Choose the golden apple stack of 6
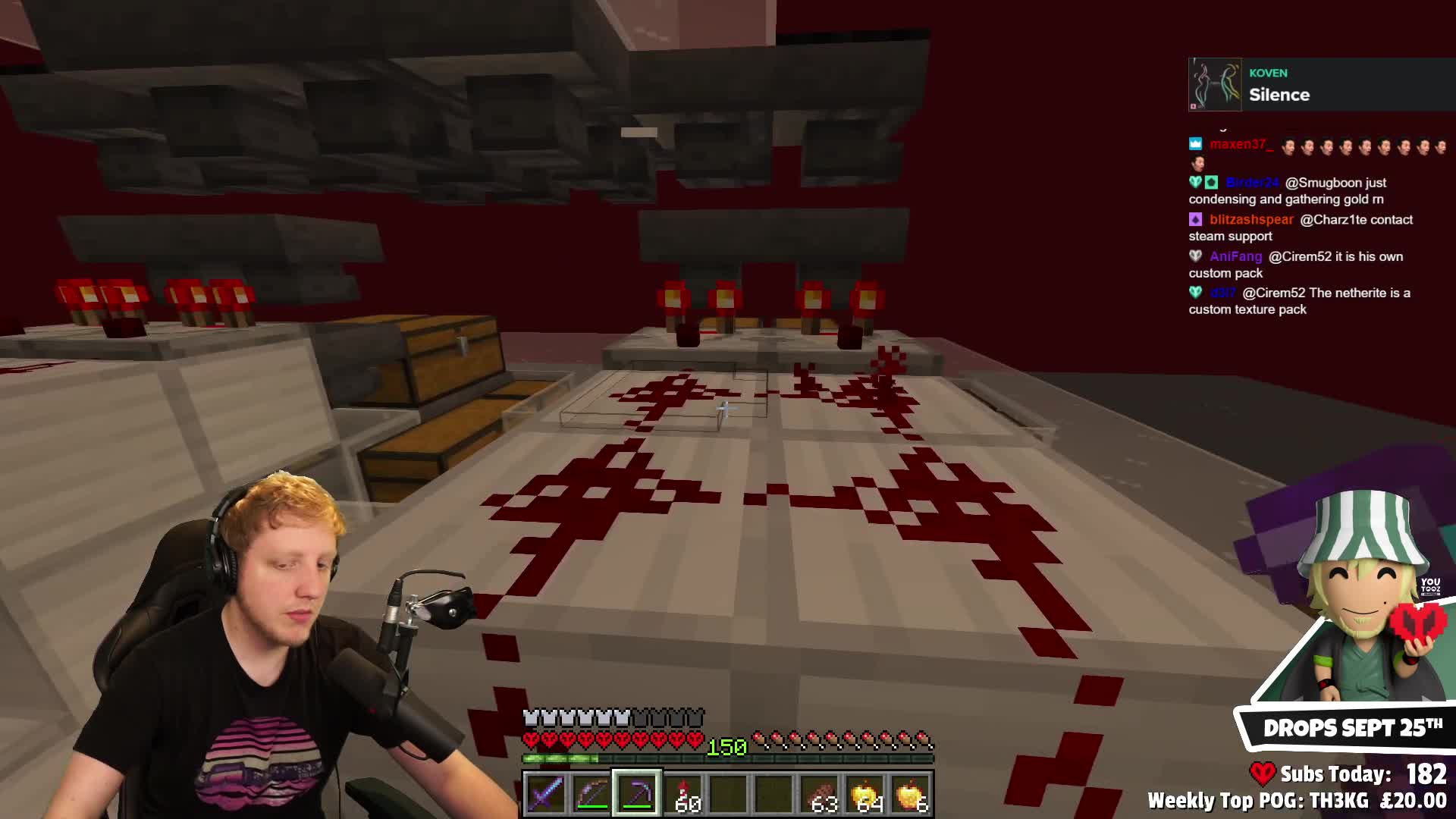The image size is (1456, 819). tap(911, 794)
